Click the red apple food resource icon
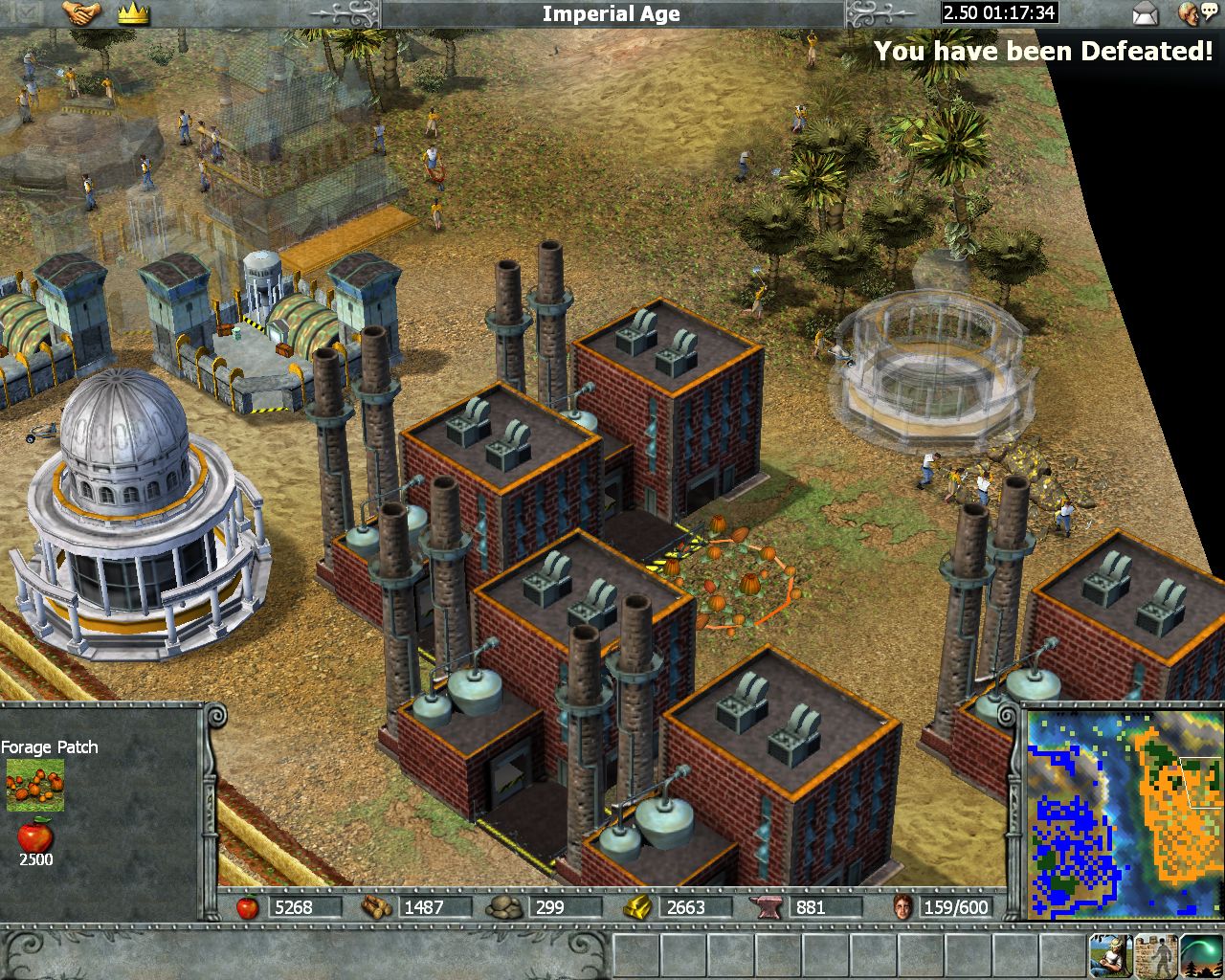 (248, 906)
